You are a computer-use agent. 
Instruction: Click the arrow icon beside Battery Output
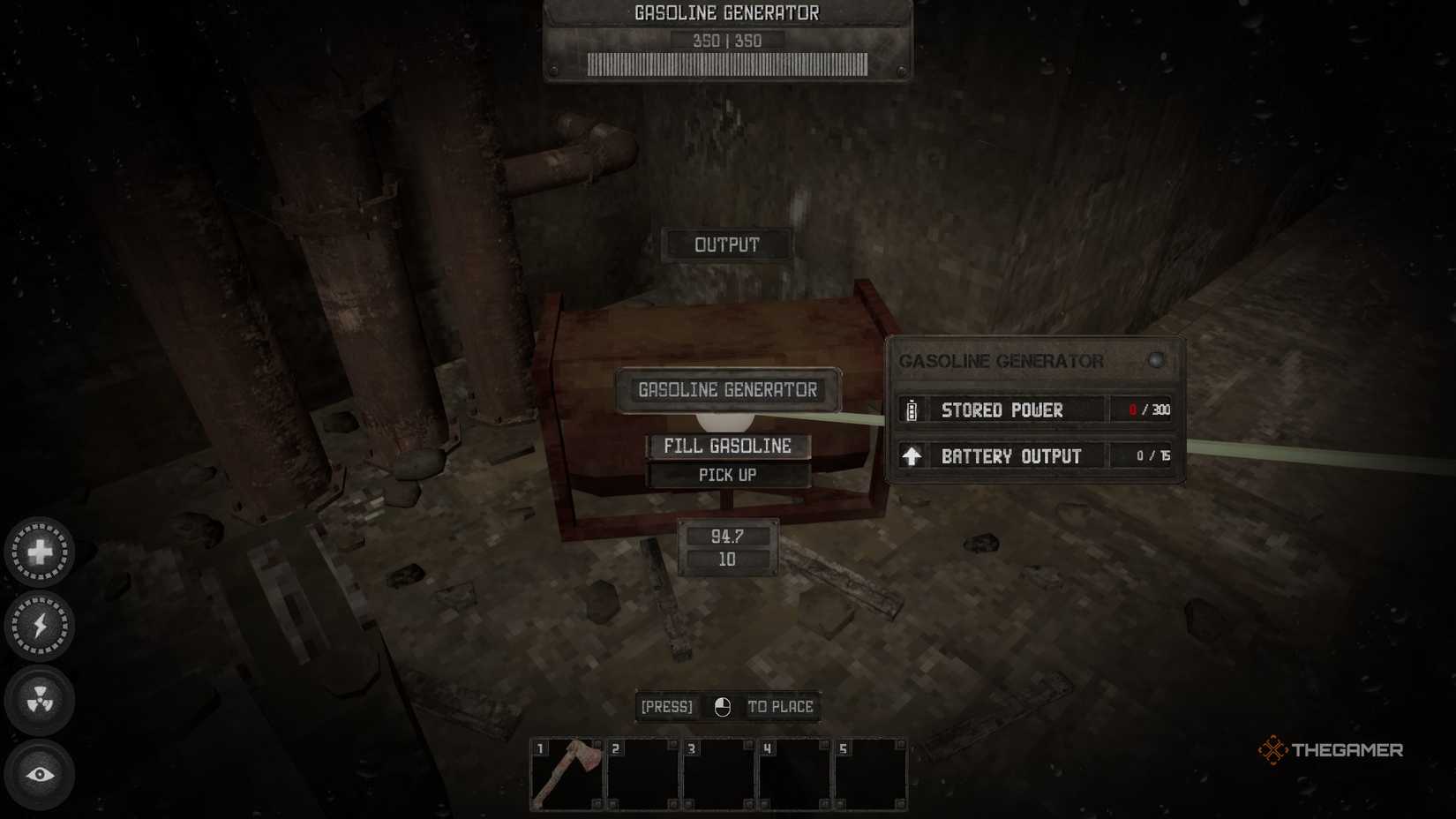click(911, 455)
